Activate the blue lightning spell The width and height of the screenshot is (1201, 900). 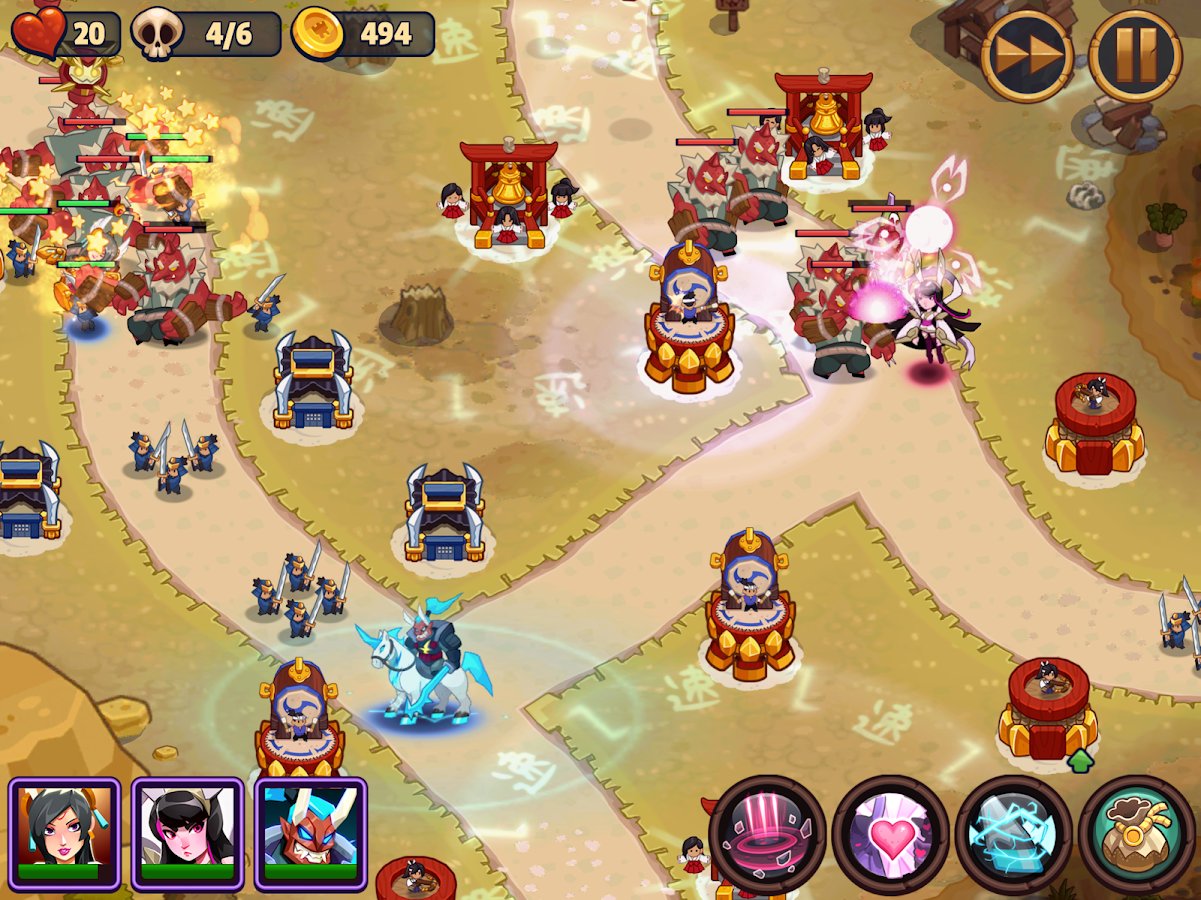point(1014,834)
